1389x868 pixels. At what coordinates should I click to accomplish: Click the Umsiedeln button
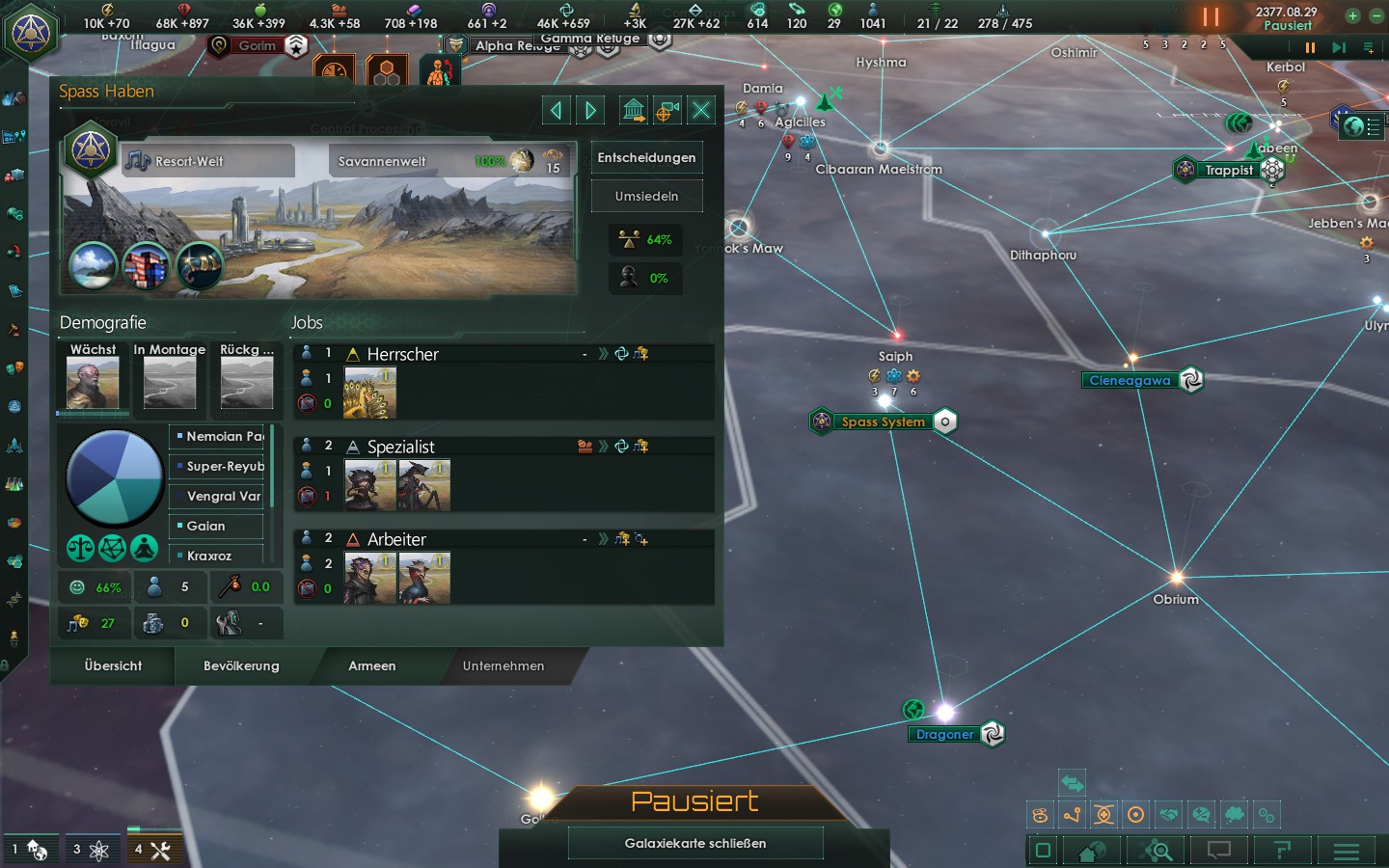[646, 196]
